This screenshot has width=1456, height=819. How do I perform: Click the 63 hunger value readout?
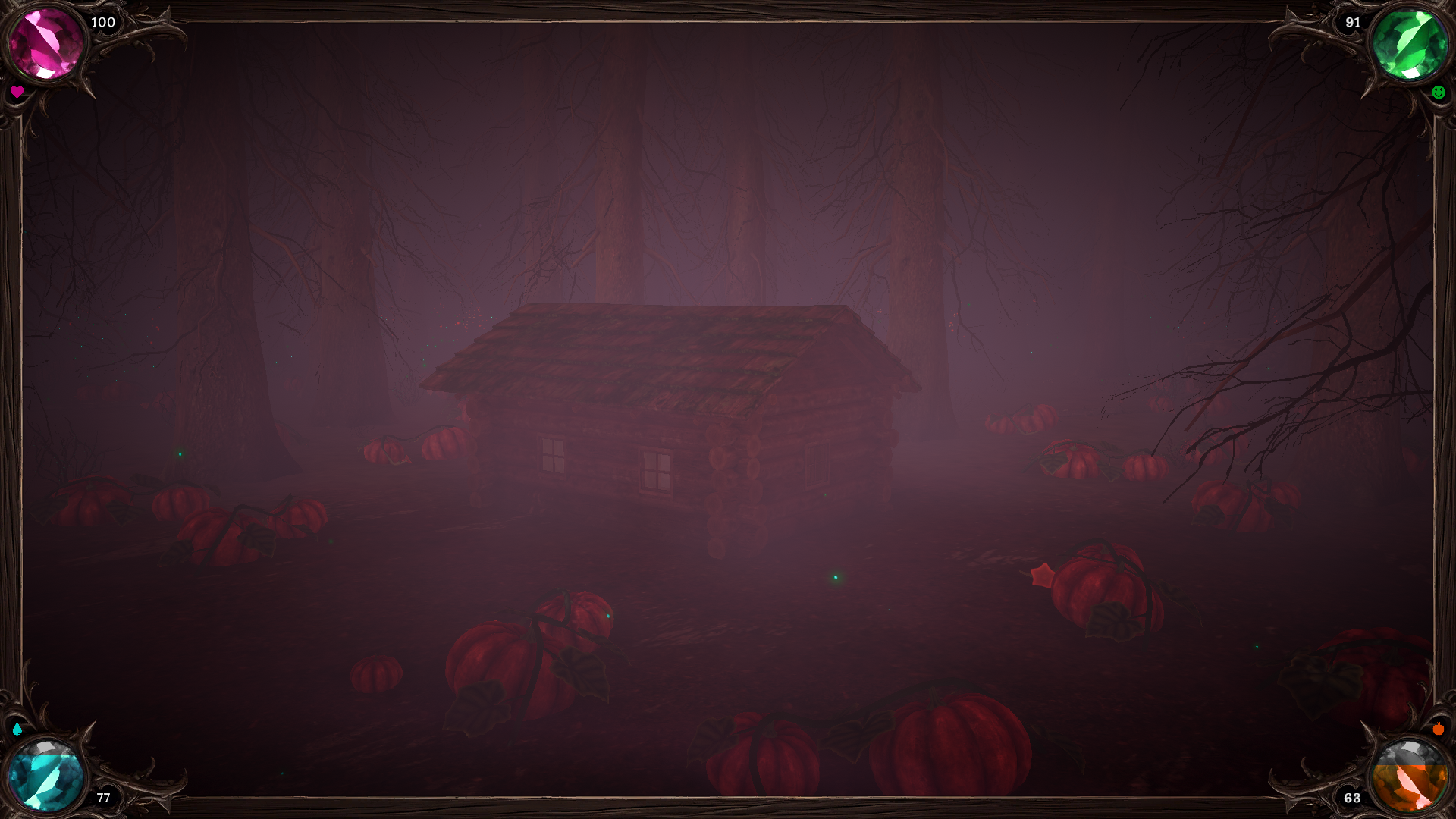(x=1353, y=798)
